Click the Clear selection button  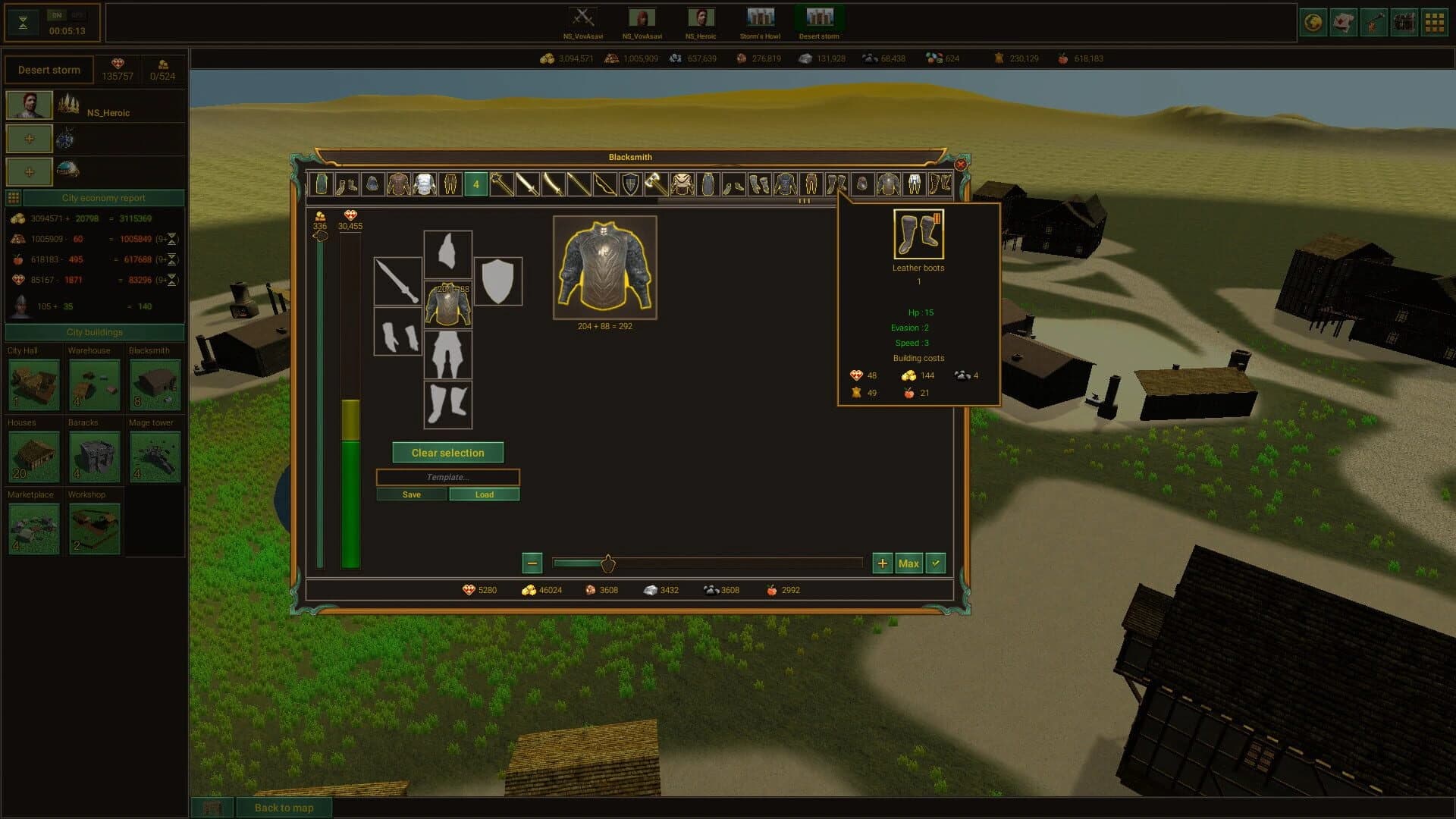tap(447, 452)
